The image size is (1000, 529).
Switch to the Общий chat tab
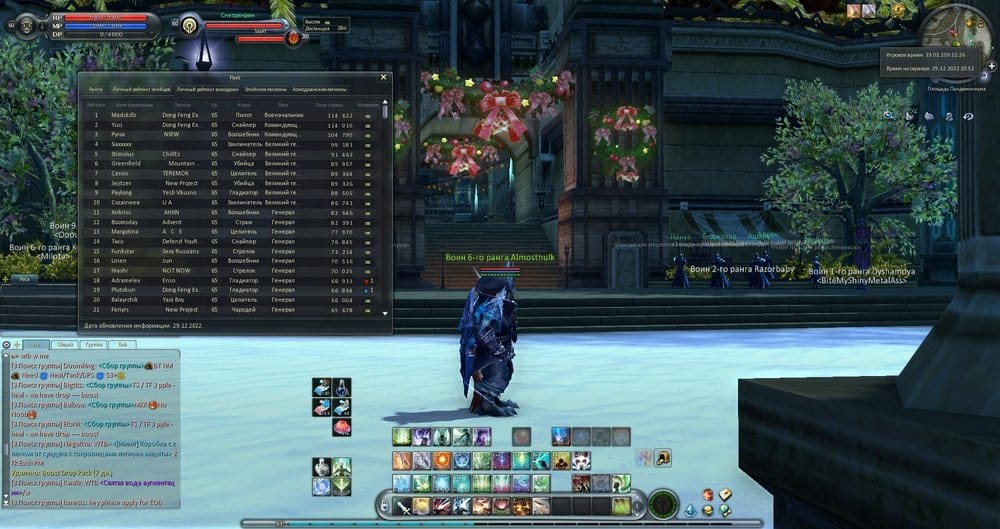(62, 344)
